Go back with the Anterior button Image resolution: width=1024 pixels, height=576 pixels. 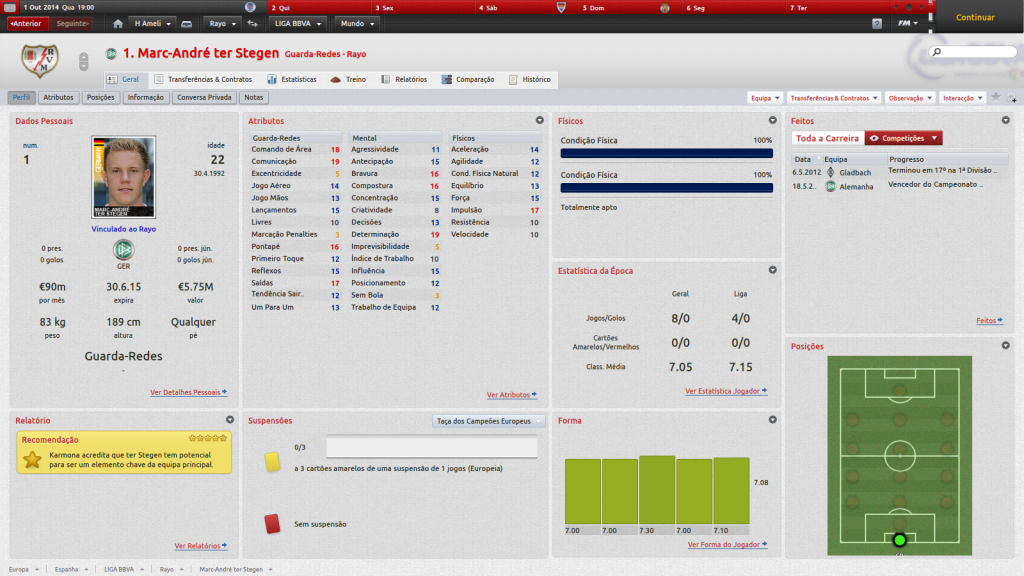click(x=27, y=23)
